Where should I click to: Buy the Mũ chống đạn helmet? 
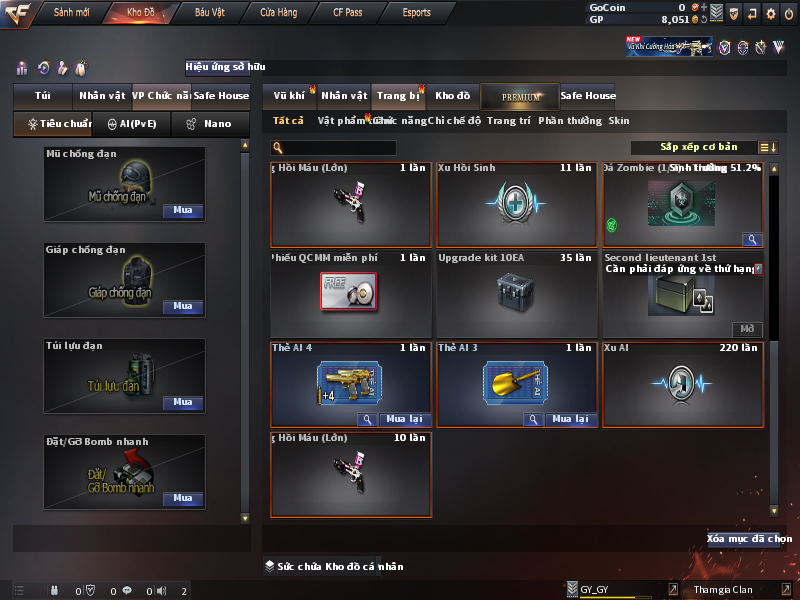(182, 211)
